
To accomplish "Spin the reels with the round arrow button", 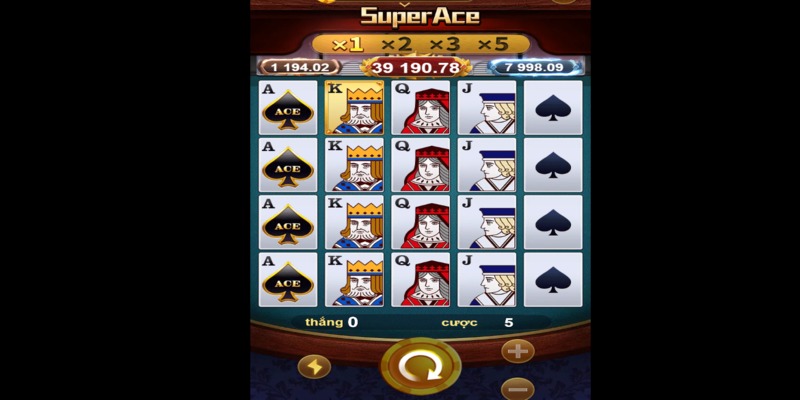I will tap(420, 368).
